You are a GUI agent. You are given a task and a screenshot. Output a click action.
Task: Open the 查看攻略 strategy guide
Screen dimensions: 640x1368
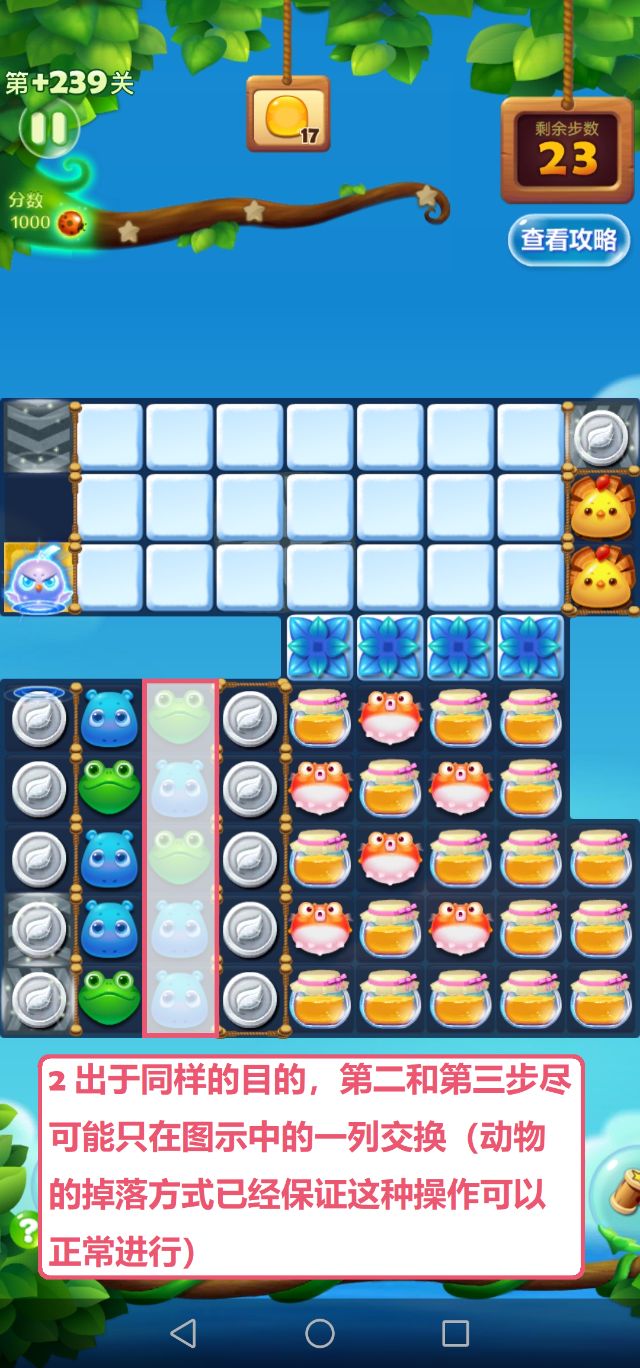pos(568,240)
